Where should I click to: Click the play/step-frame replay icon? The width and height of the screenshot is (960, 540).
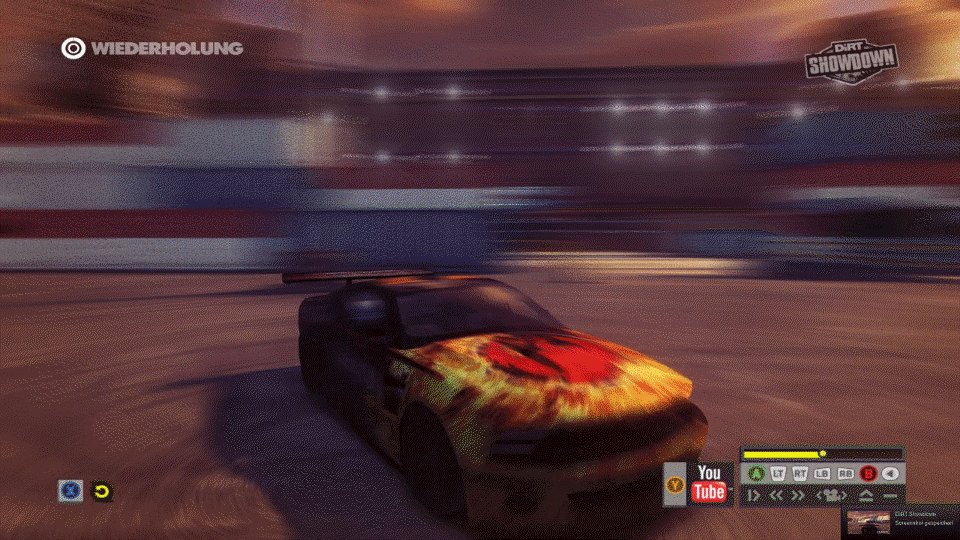(754, 495)
